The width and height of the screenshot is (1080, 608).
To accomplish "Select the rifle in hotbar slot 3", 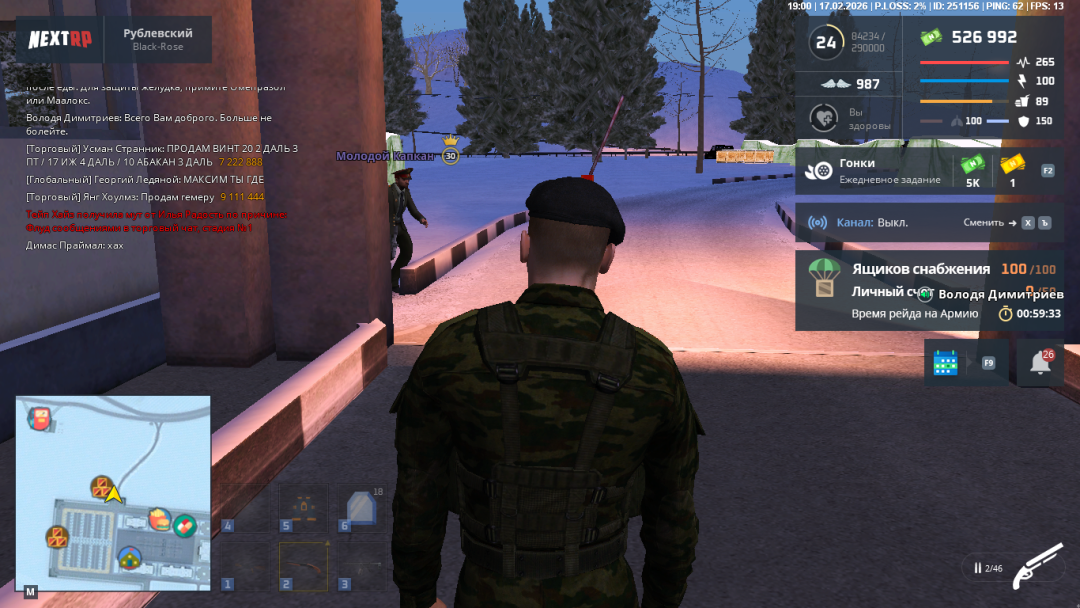I will 359,565.
